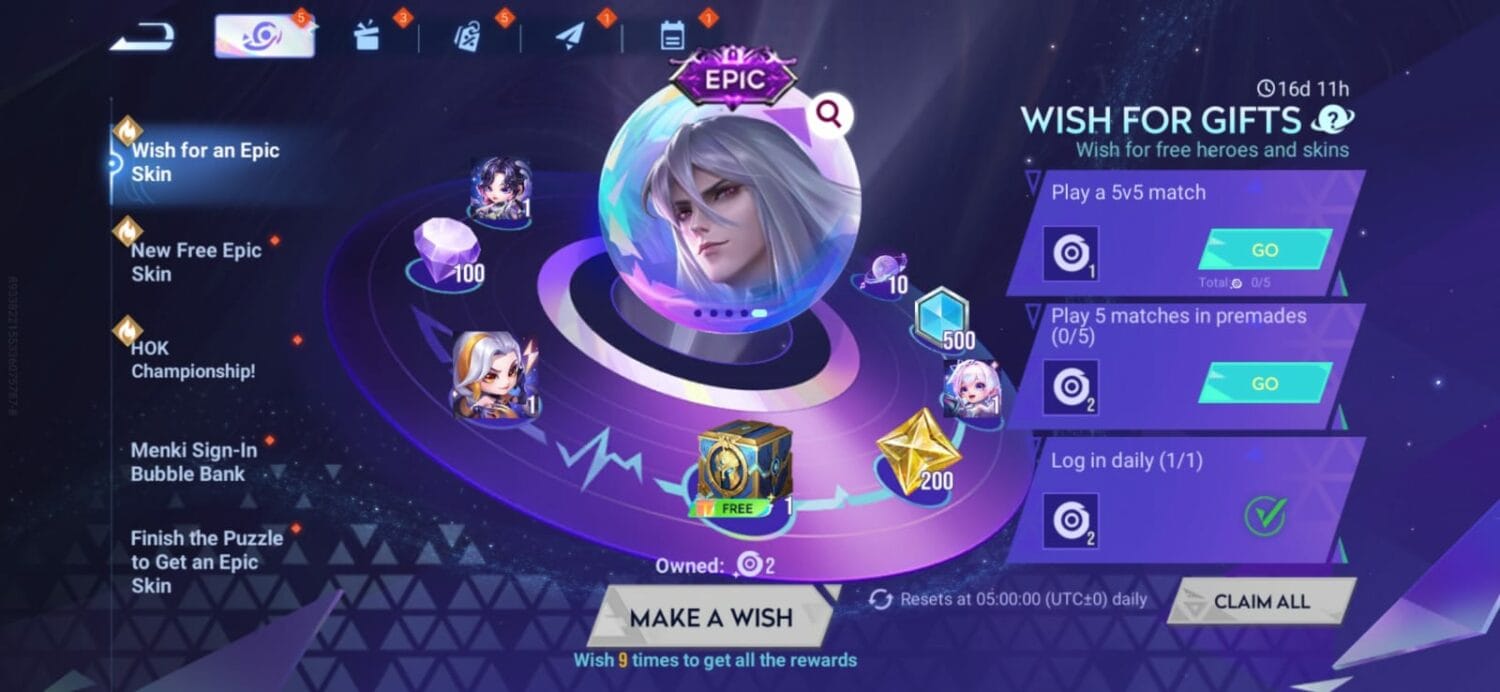Open the gift box tab

pyautogui.click(x=367, y=37)
